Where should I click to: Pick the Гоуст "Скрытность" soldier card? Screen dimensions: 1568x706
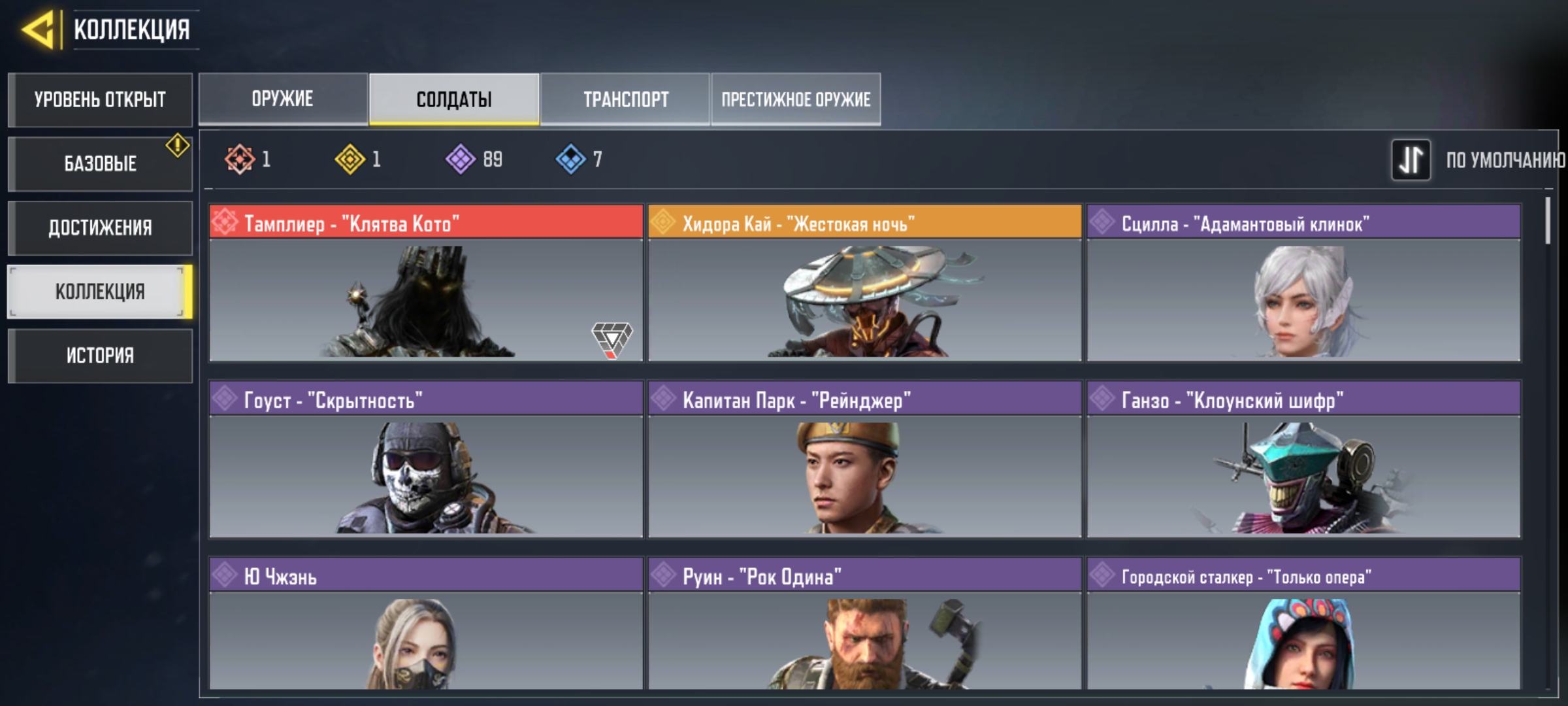point(426,460)
